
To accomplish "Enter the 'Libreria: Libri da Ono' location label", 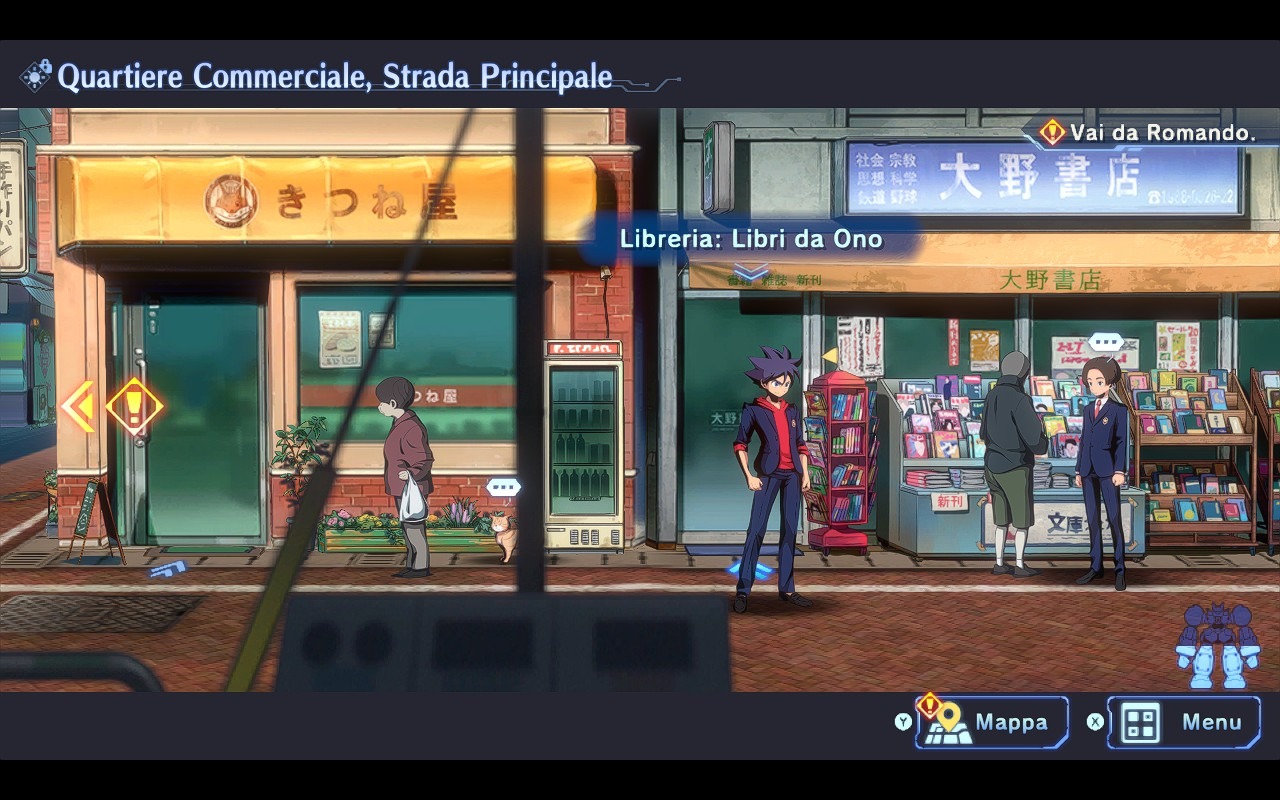I will coord(751,240).
